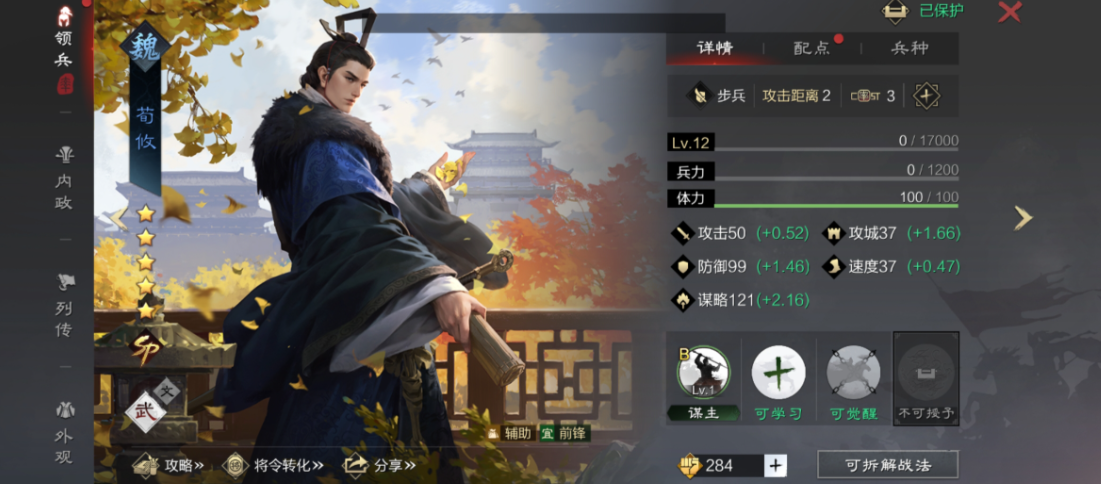This screenshot has width=1101, height=484.
Task: Show the previous general with left arrow
Action: pyautogui.click(x=119, y=218)
